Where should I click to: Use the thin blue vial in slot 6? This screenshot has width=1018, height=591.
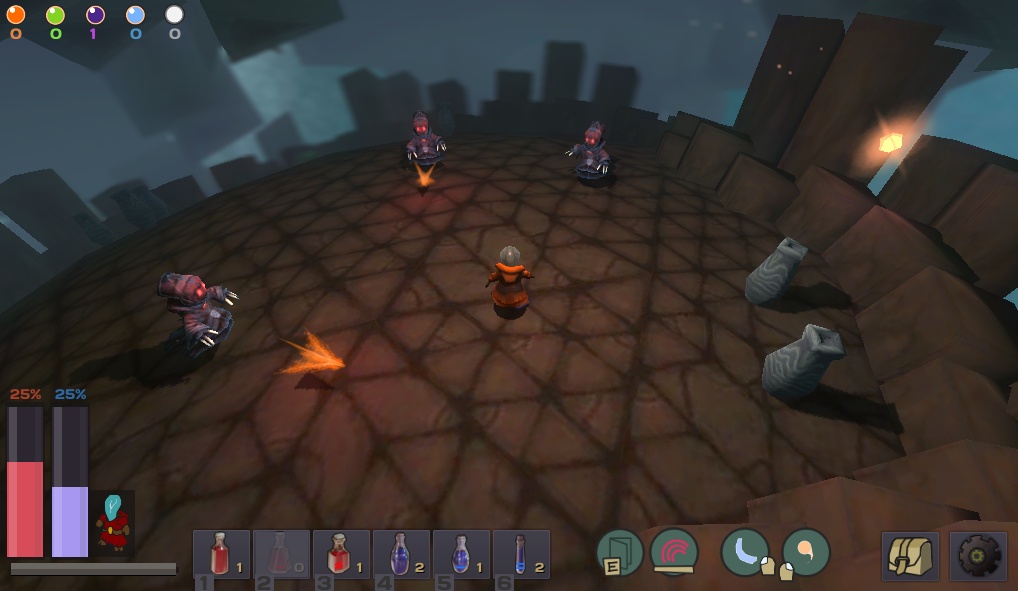click(521, 554)
